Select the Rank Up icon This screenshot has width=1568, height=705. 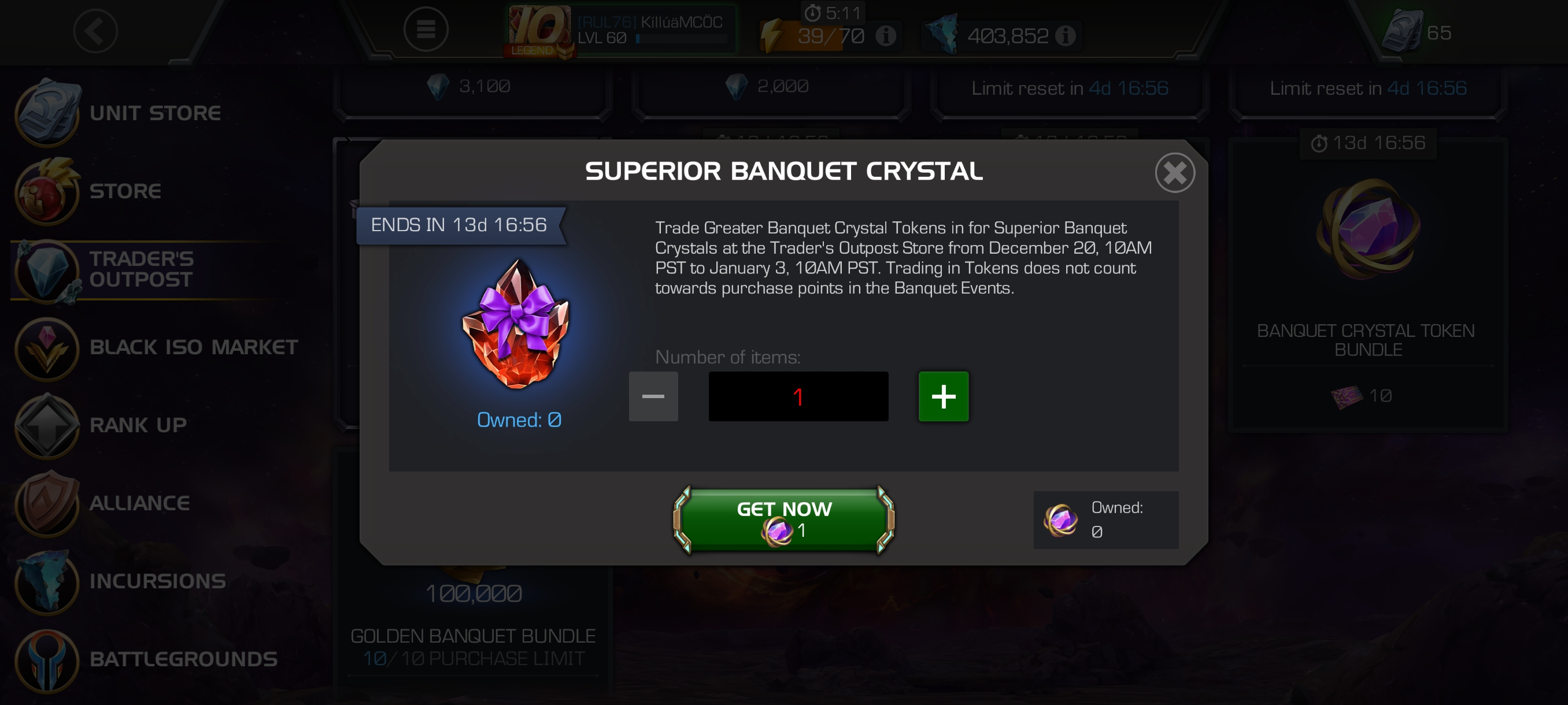[47, 426]
